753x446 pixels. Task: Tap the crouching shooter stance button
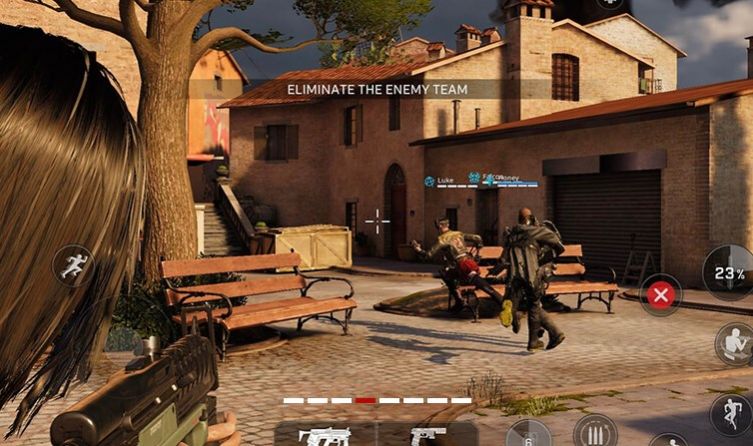[735, 343]
